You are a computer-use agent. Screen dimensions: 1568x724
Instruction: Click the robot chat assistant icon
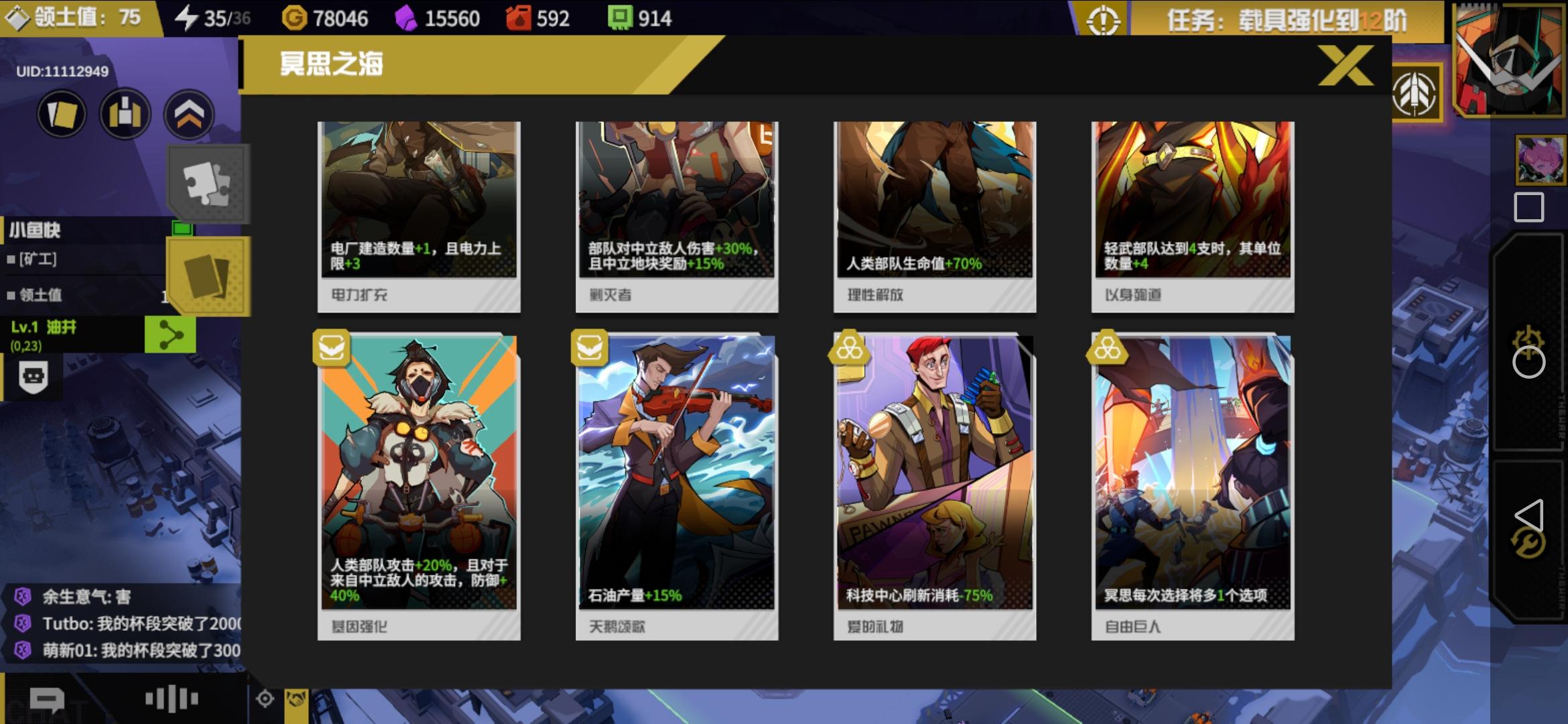tap(33, 377)
